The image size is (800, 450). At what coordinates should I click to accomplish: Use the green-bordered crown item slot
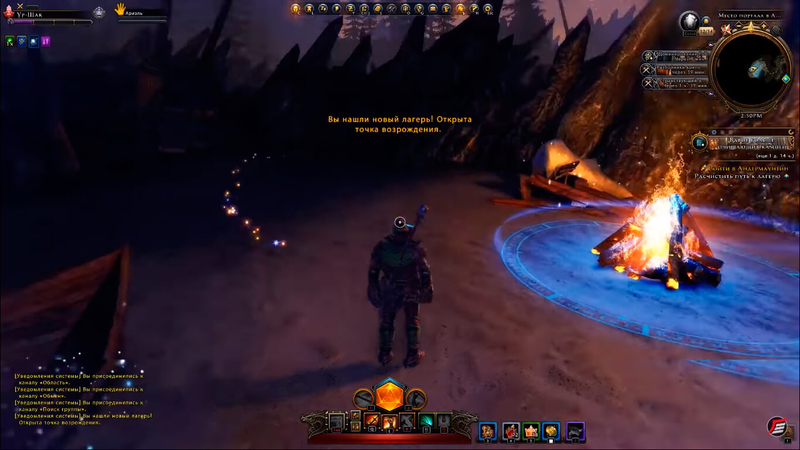click(531, 431)
